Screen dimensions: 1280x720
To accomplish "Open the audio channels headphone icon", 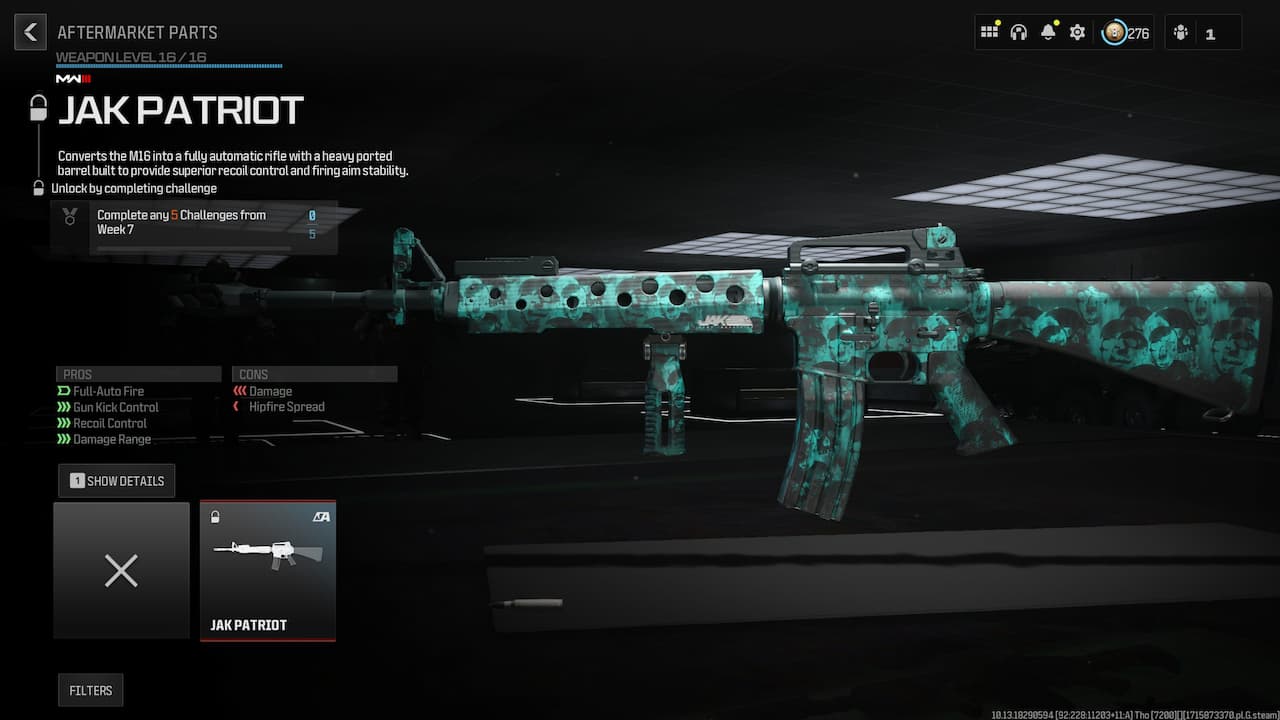I will [1018, 31].
